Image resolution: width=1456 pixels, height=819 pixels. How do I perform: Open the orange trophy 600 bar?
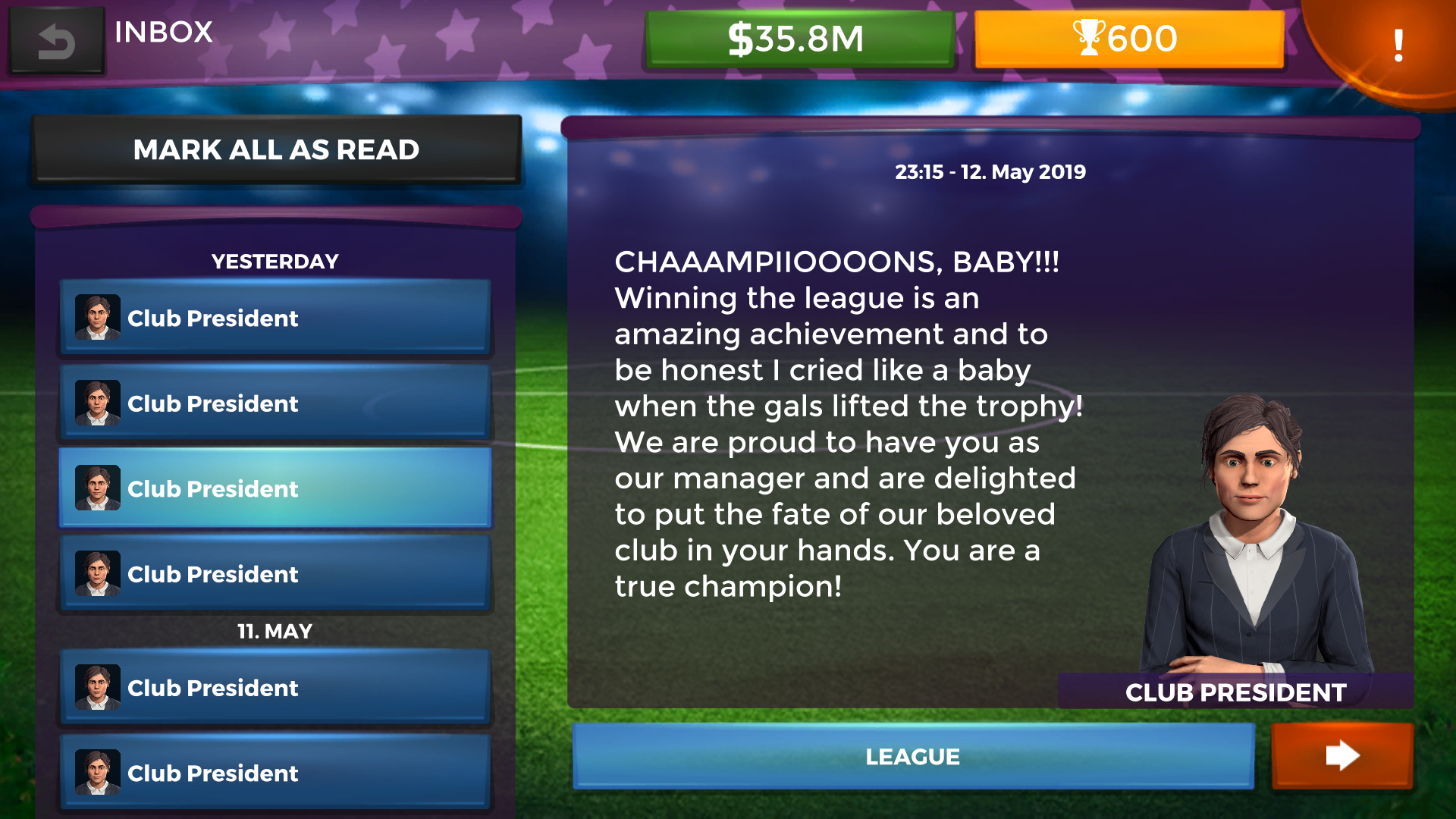(1128, 39)
